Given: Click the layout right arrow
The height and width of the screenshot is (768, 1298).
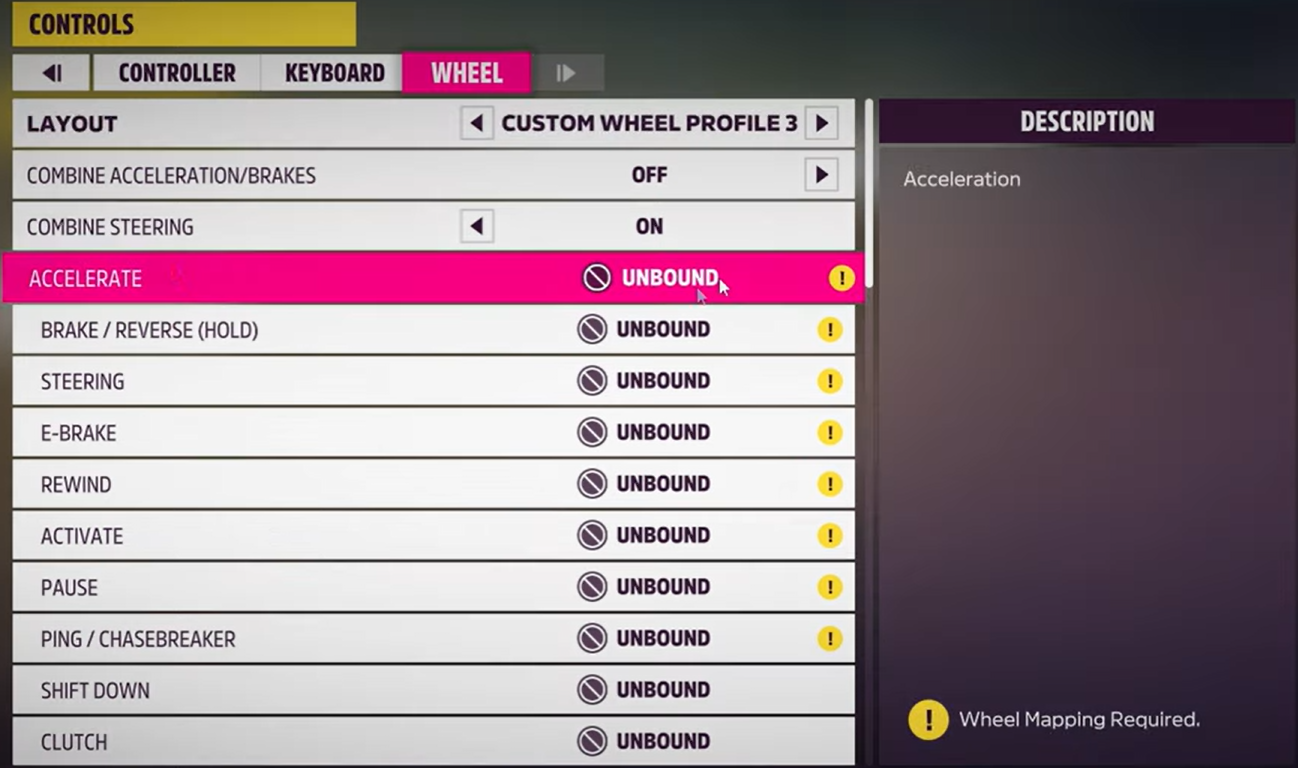Looking at the screenshot, I should 821,124.
